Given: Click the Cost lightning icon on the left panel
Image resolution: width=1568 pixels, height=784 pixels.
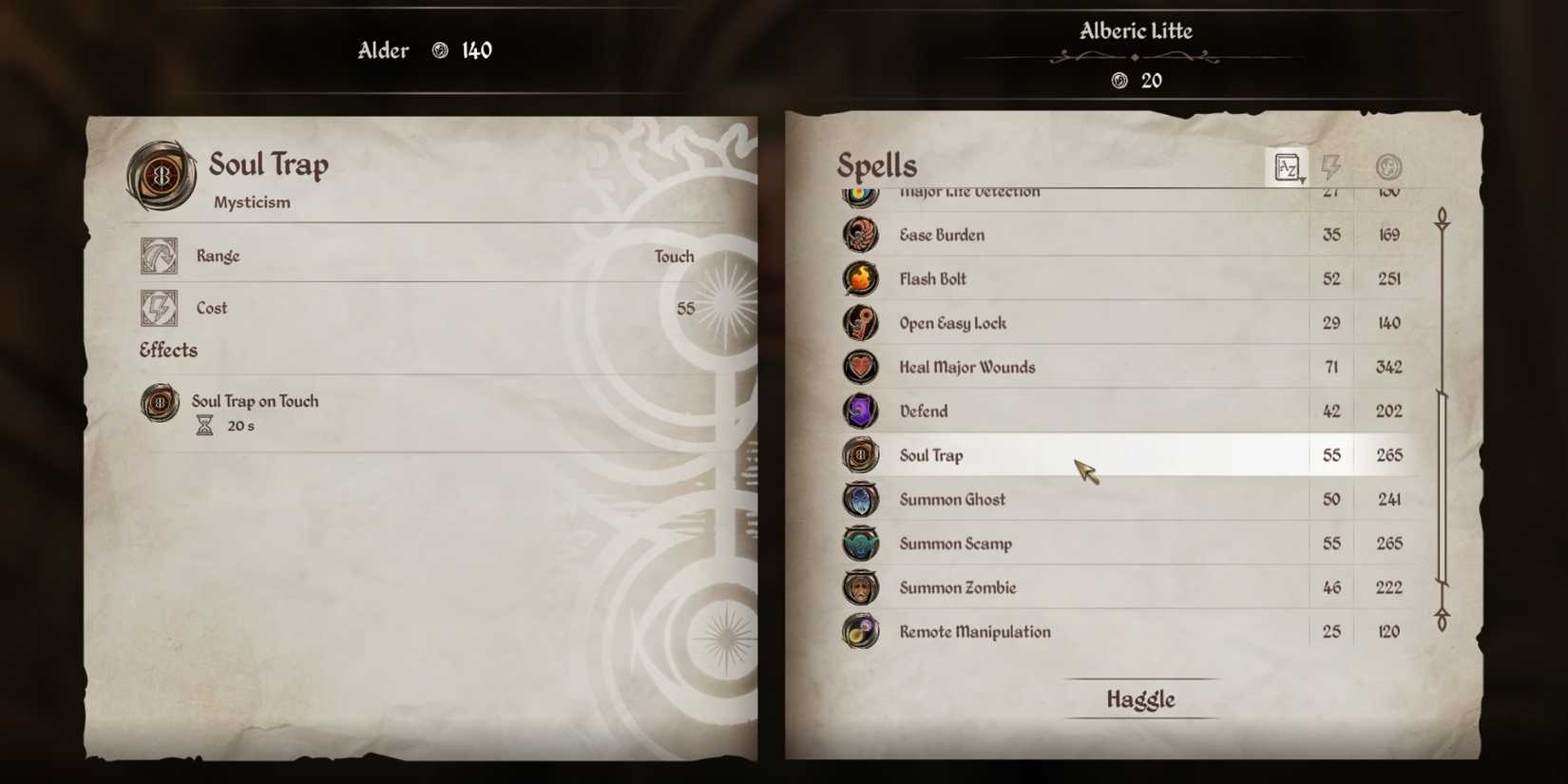Looking at the screenshot, I should click(x=158, y=307).
